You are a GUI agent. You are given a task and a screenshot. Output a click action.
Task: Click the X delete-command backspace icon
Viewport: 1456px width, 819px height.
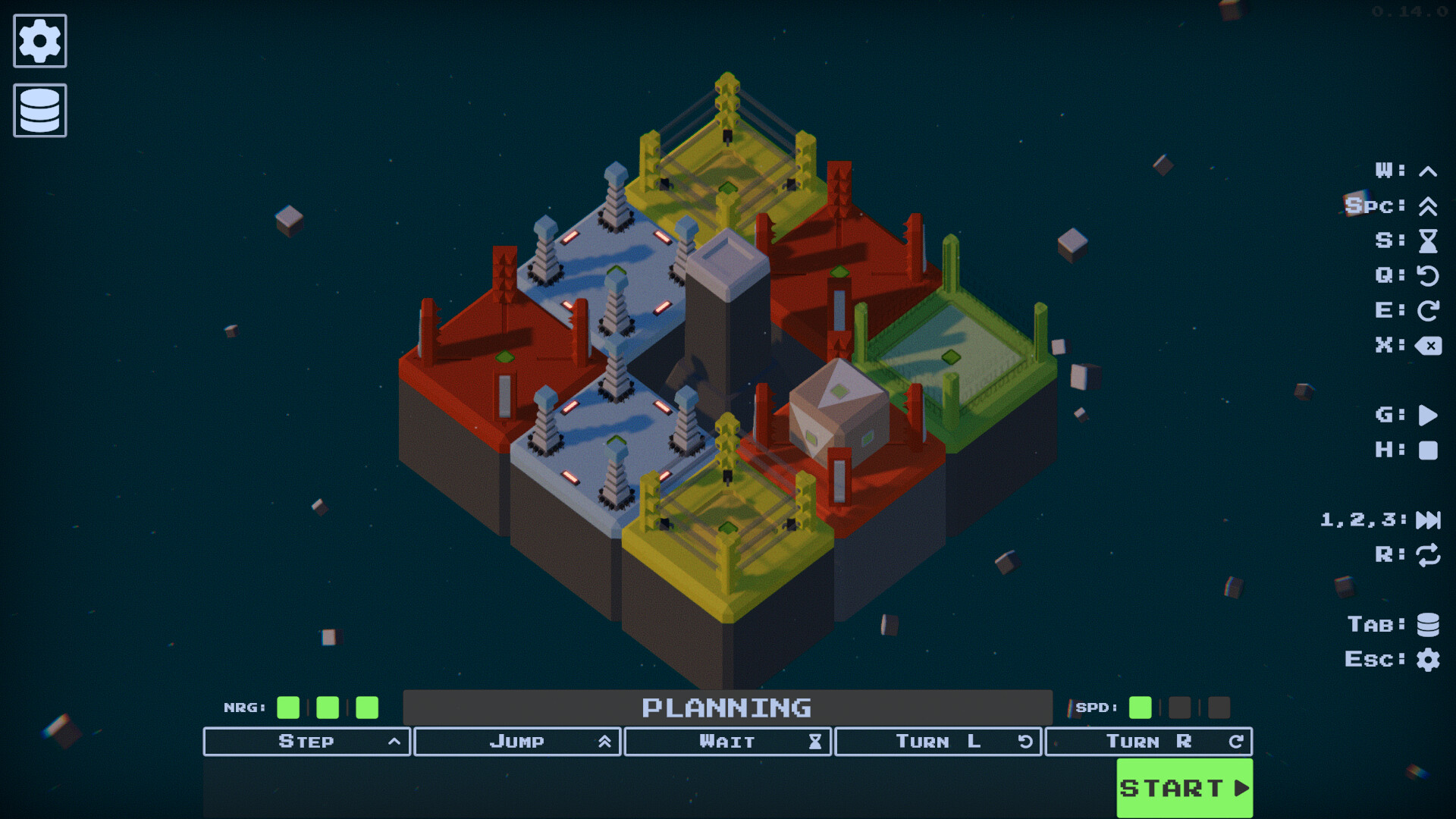(x=1429, y=346)
